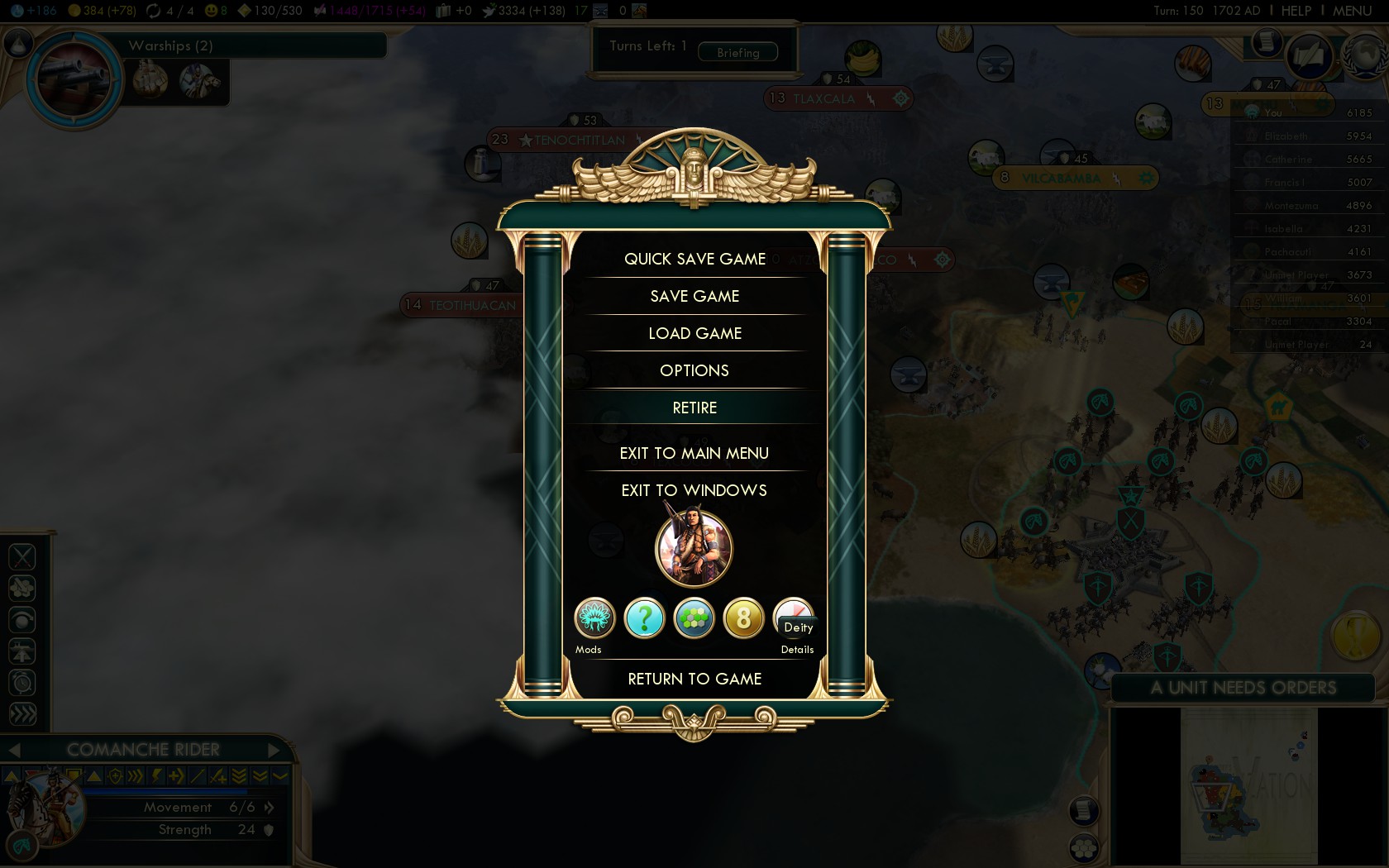Click the leader portrait in the menu
The width and height of the screenshot is (1389, 868).
click(694, 548)
